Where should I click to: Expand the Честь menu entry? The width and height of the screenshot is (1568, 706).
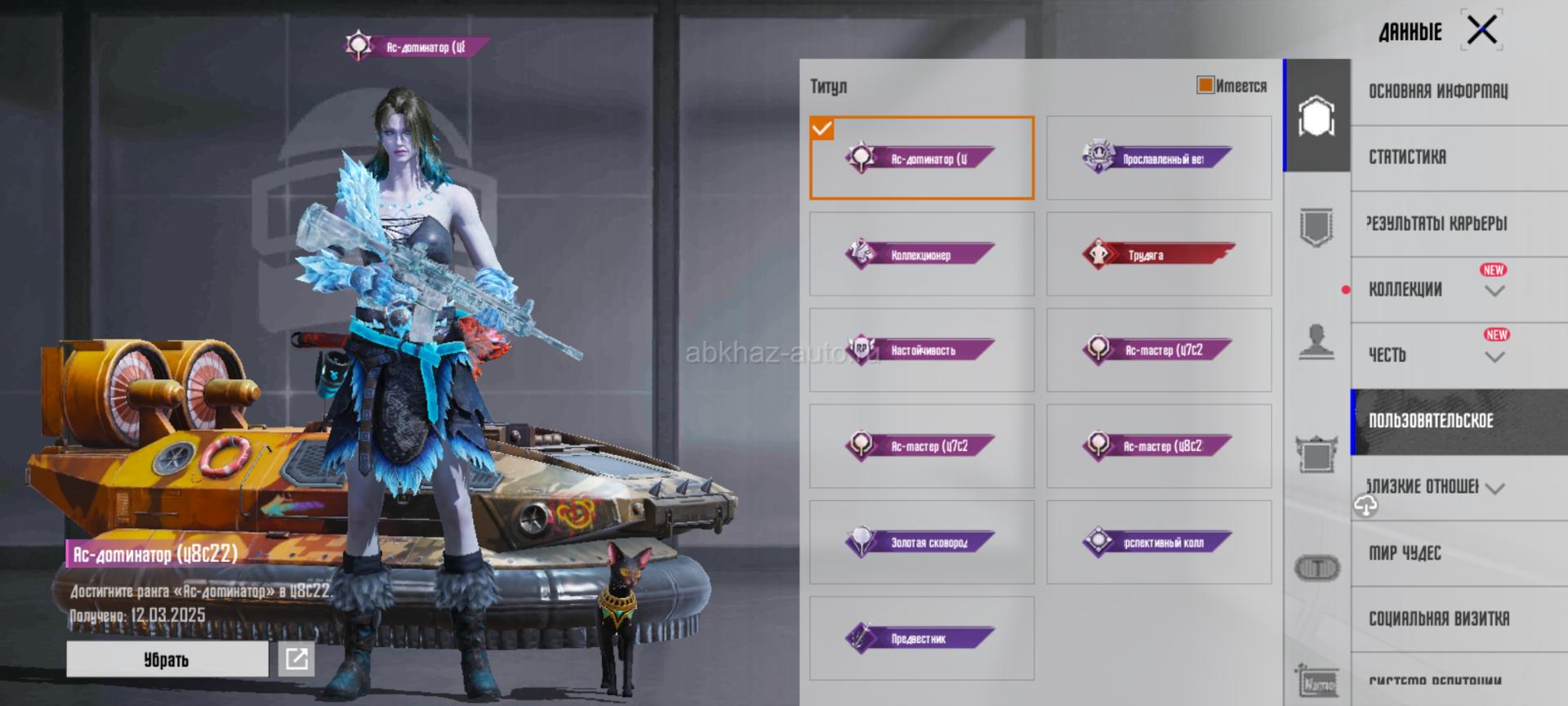[1437, 355]
